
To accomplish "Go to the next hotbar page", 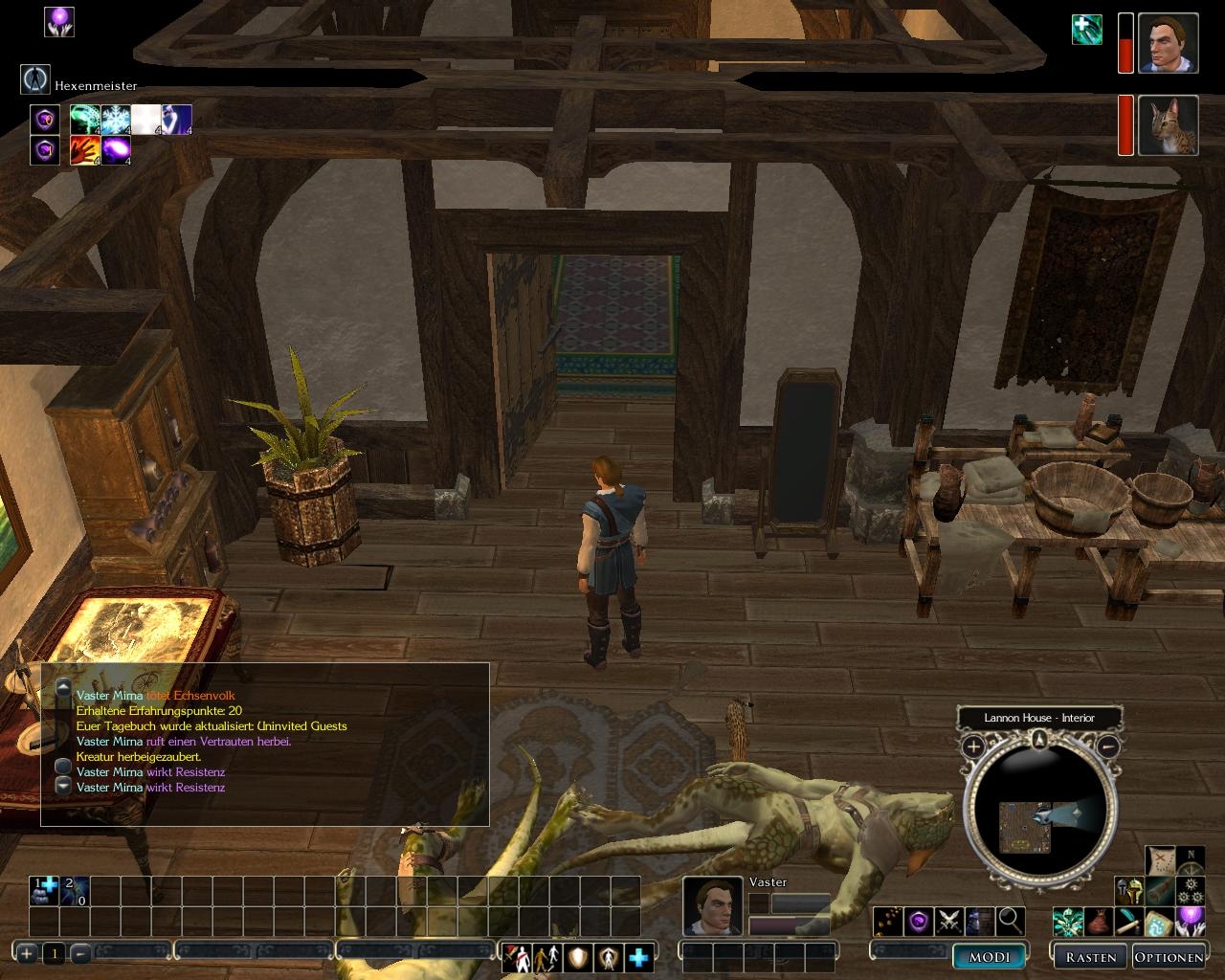I will 27,953.
